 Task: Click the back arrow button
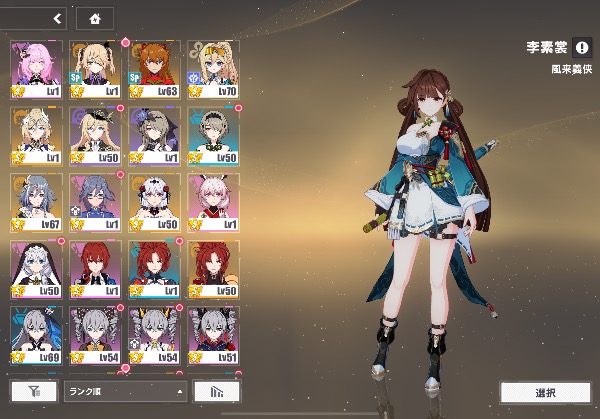coord(57,18)
